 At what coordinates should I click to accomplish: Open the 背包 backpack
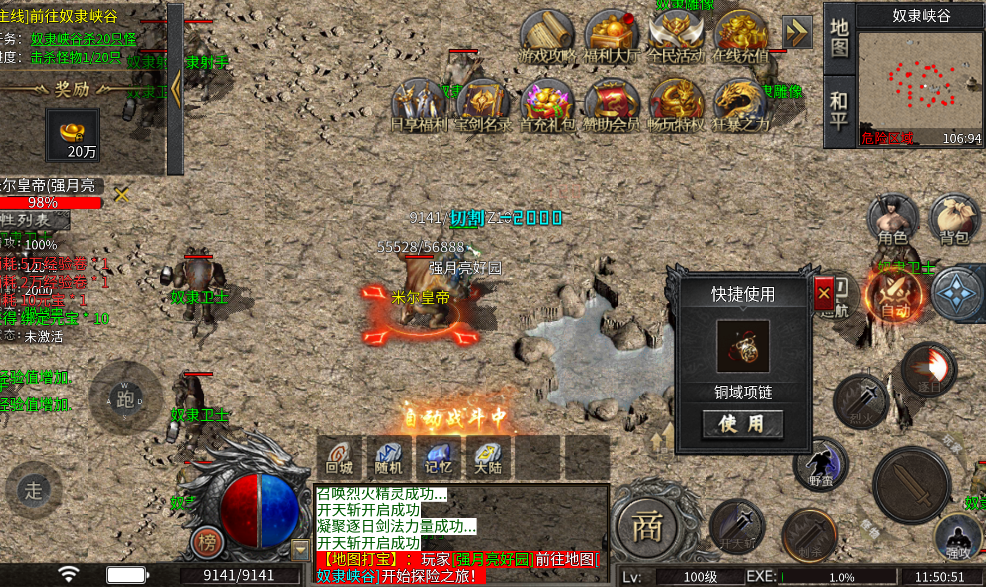coord(954,220)
